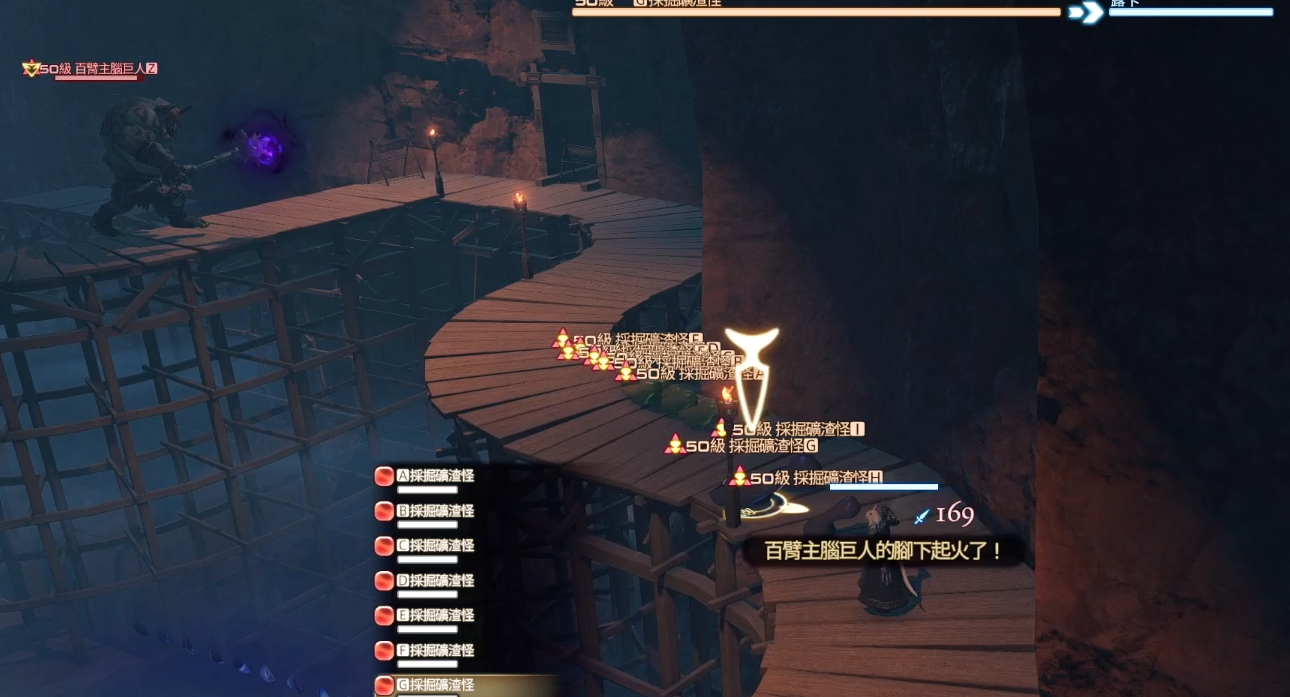The width and height of the screenshot is (1290, 697).
Task: Target enemy C 採掘礦渣怪 from the enemy list
Action: (435, 546)
